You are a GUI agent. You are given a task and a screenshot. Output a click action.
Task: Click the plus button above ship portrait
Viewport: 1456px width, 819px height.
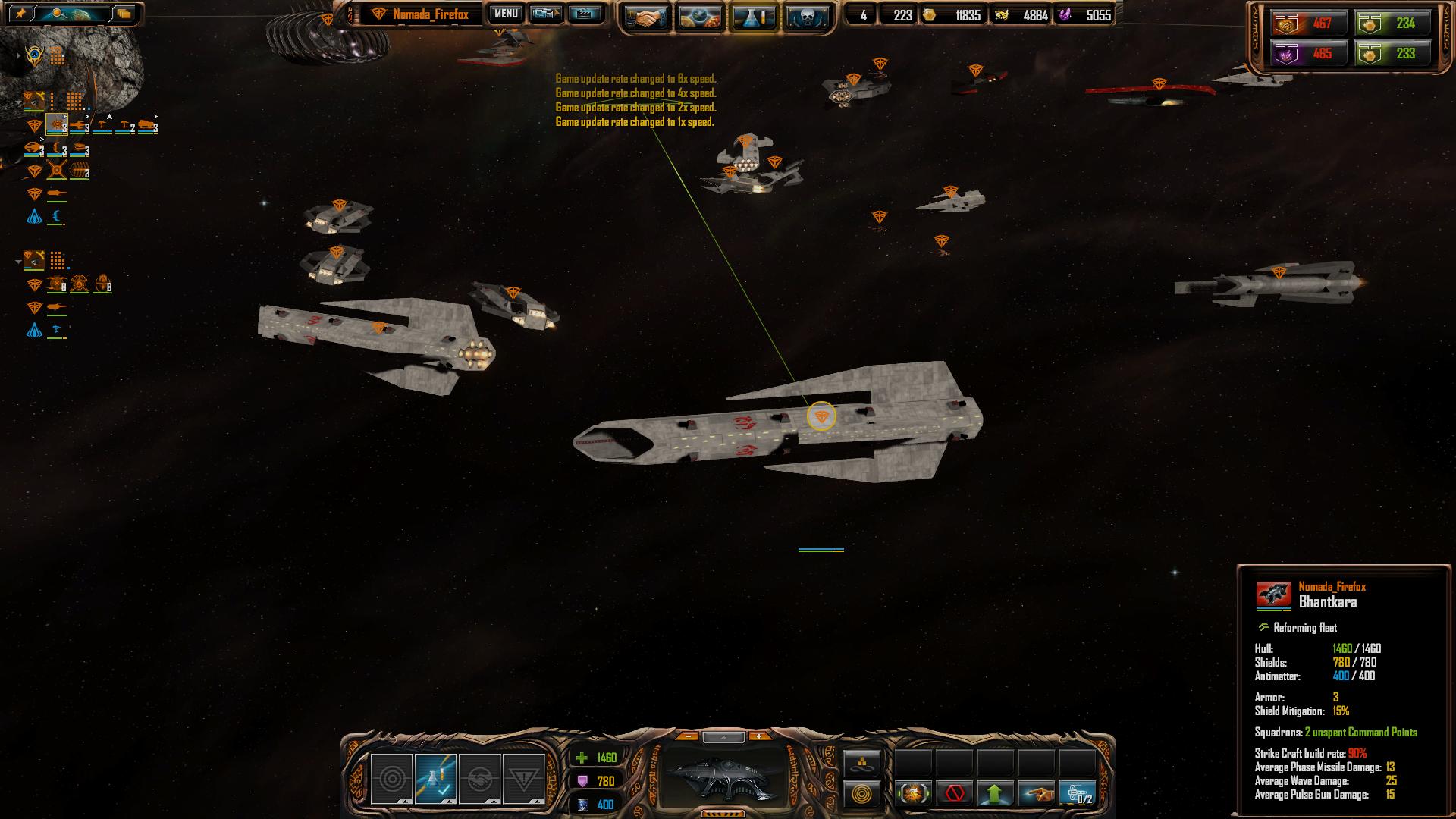point(758,736)
